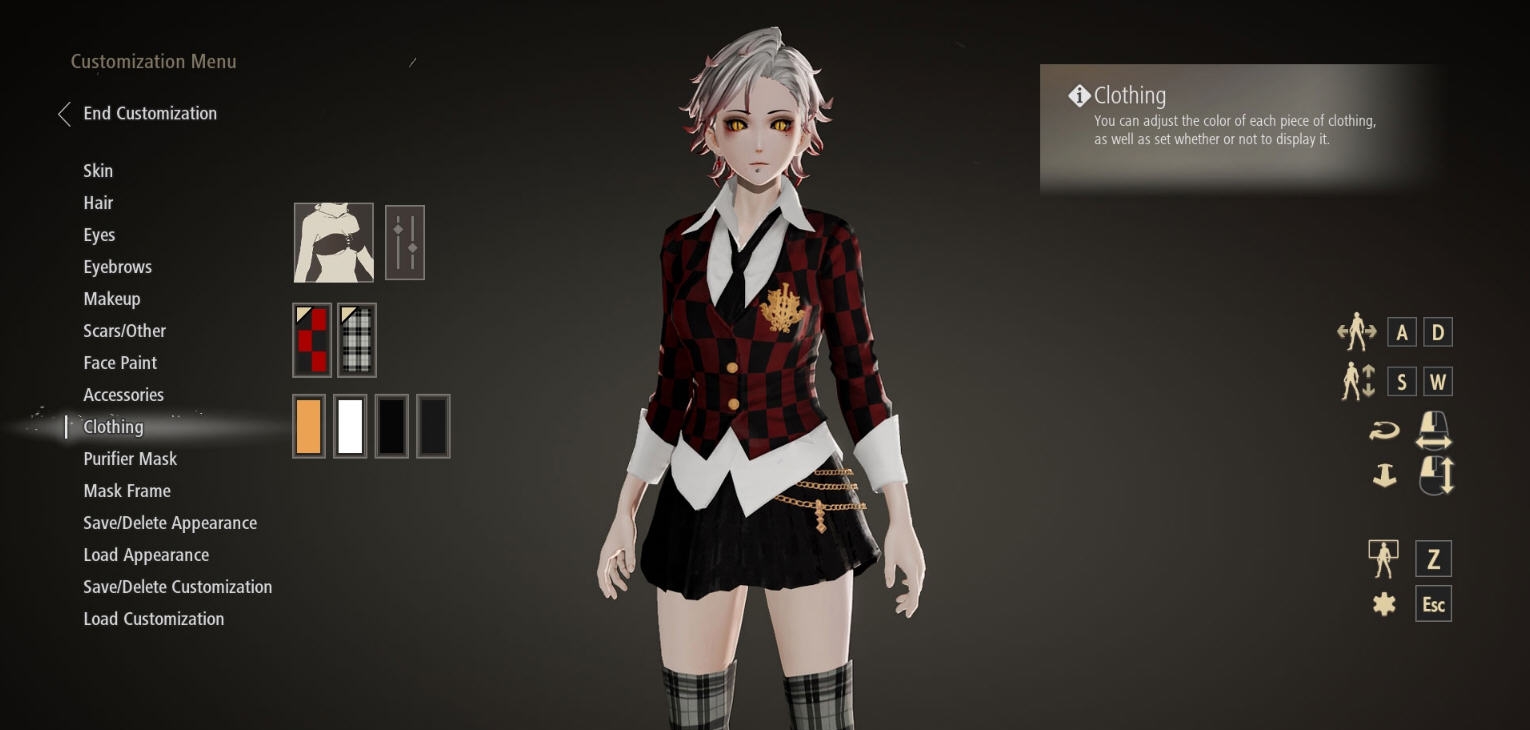Click the vertical character movement icon
Viewport: 1530px width, 730px height.
(x=1358, y=381)
